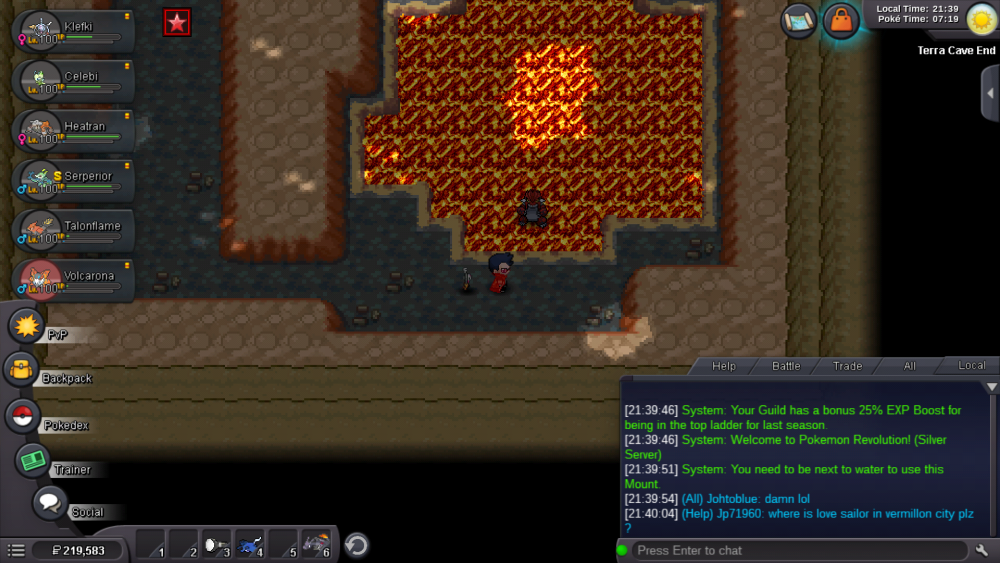Screen dimensions: 1000x563
Task: Click the orange shopping bag icon
Action: 841,21
